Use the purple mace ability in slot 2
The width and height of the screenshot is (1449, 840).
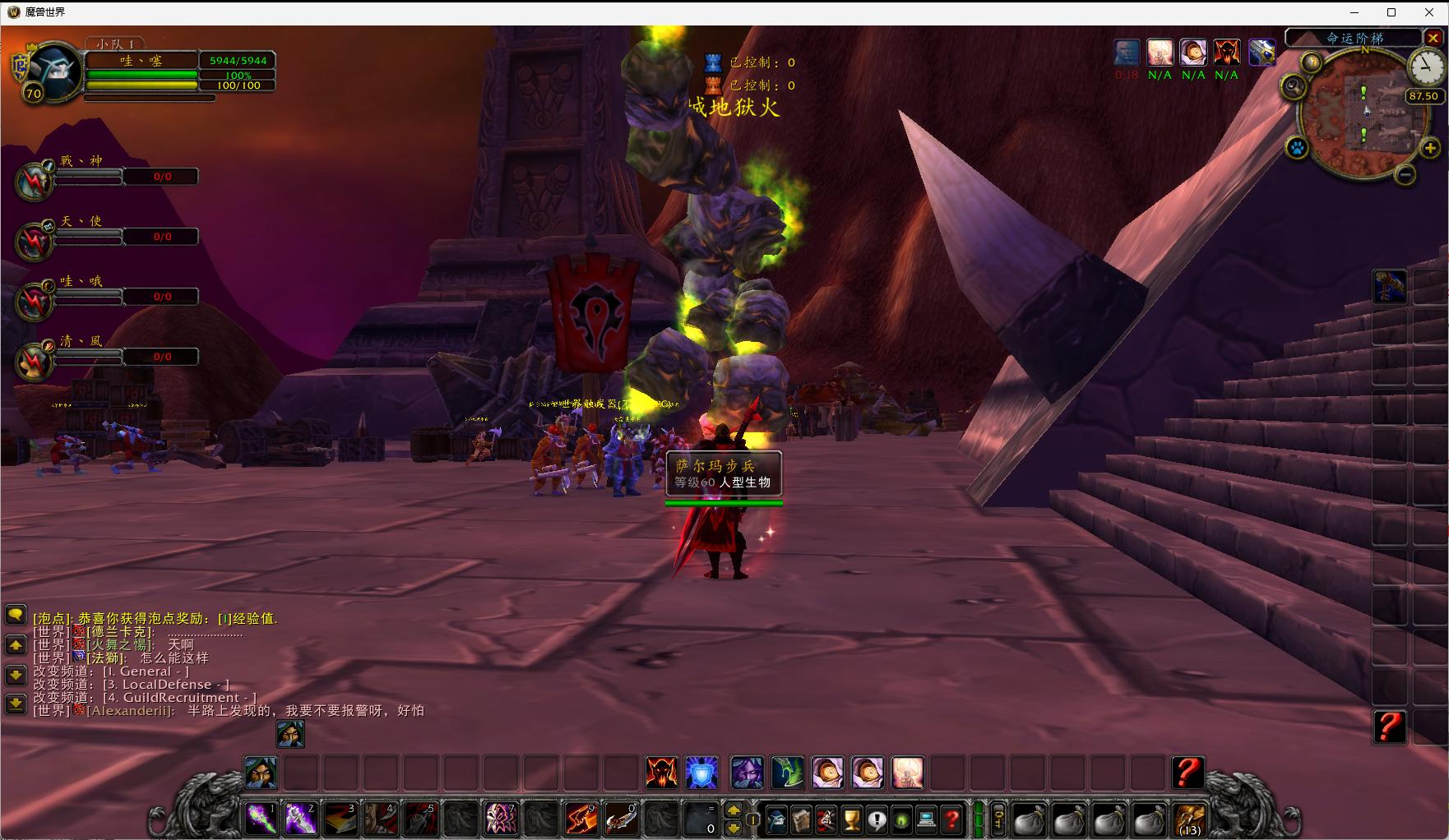[x=301, y=819]
